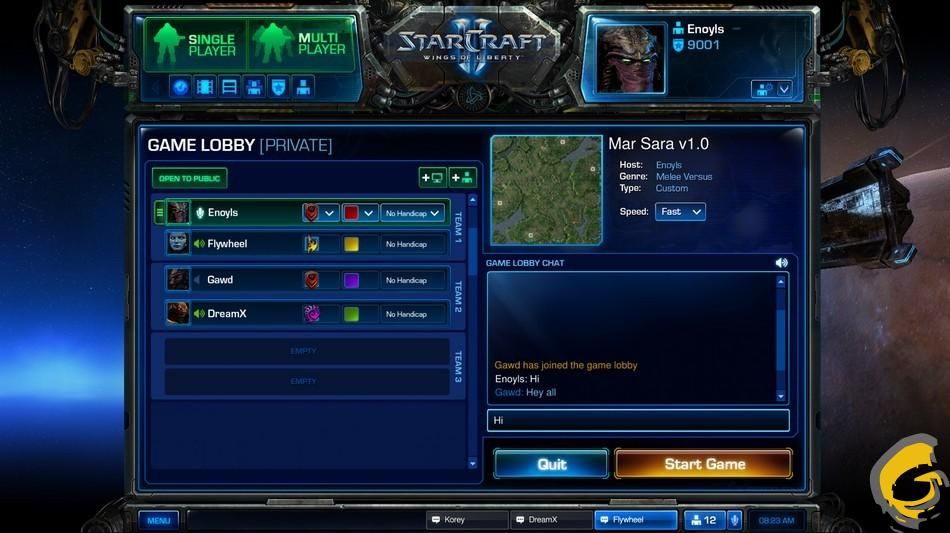Open the DreamX chat tab
This screenshot has height=533, width=950.
551,520
